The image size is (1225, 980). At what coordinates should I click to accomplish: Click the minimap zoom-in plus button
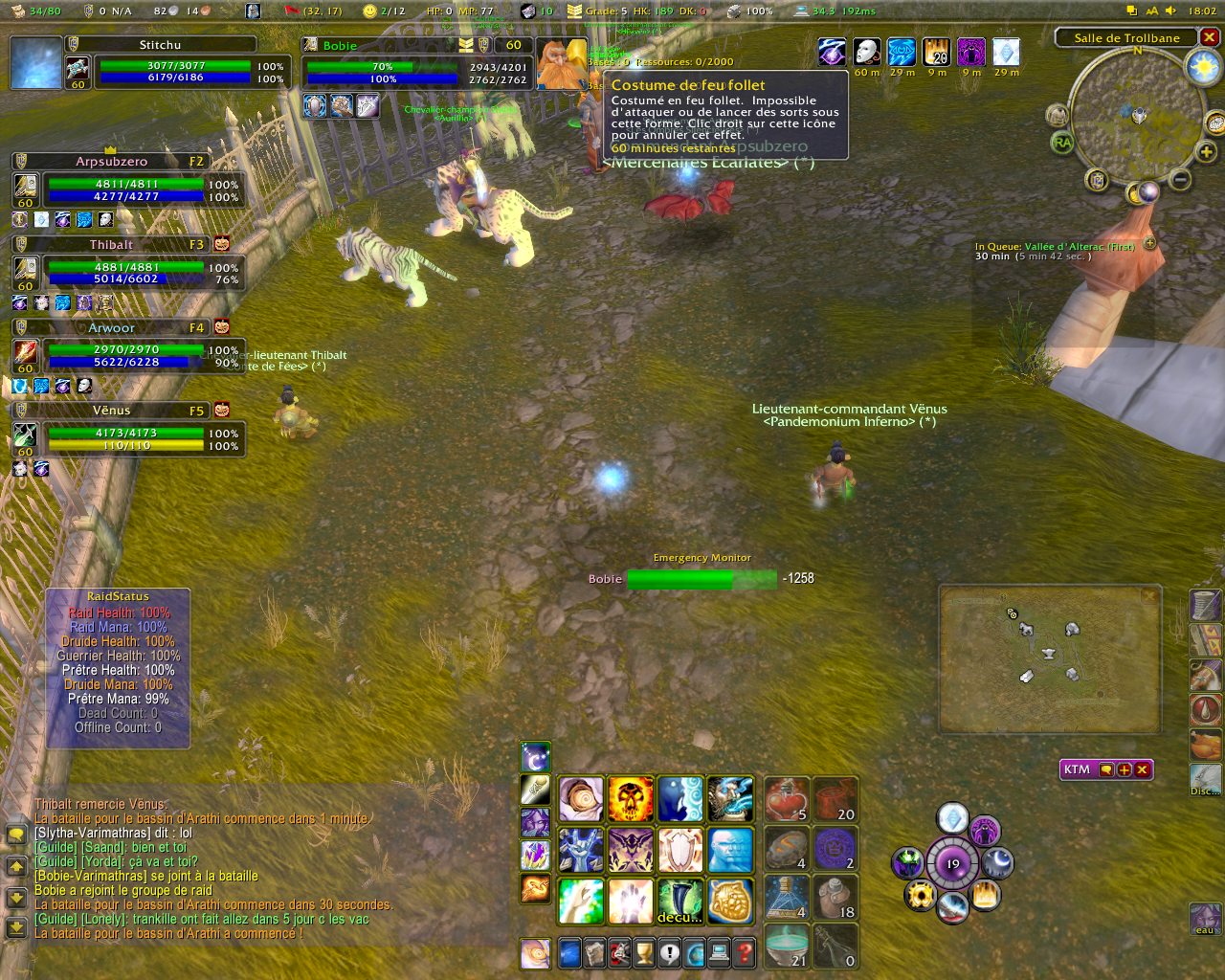pyautogui.click(x=1206, y=151)
